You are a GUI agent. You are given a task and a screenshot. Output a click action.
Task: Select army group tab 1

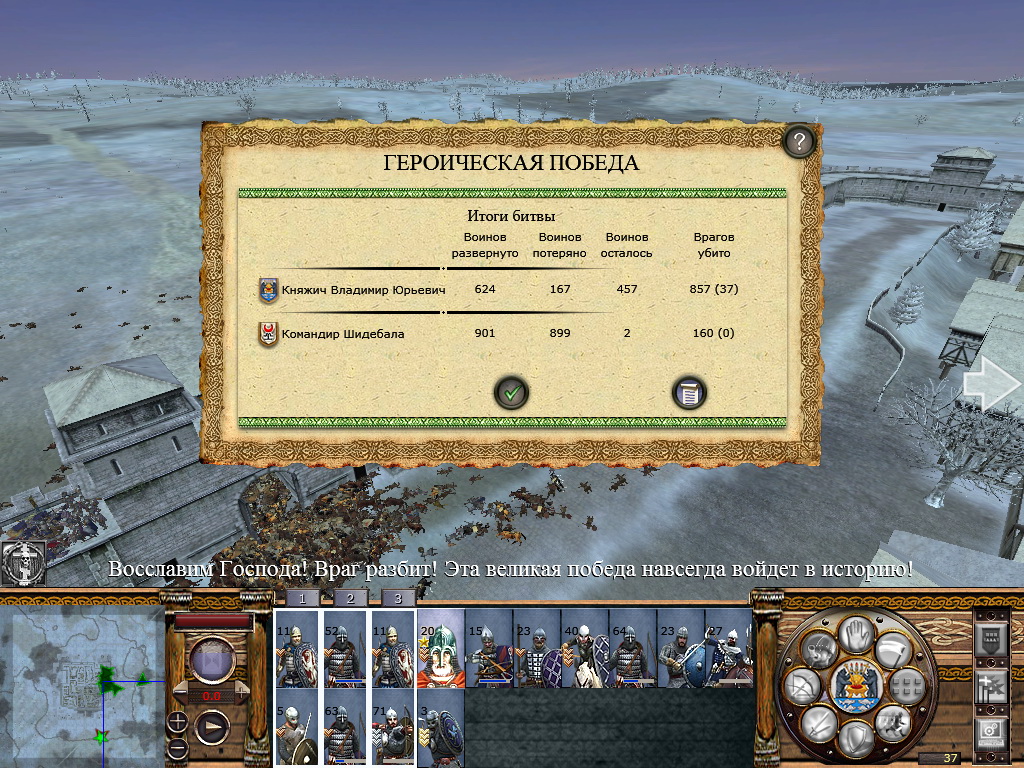(301, 598)
